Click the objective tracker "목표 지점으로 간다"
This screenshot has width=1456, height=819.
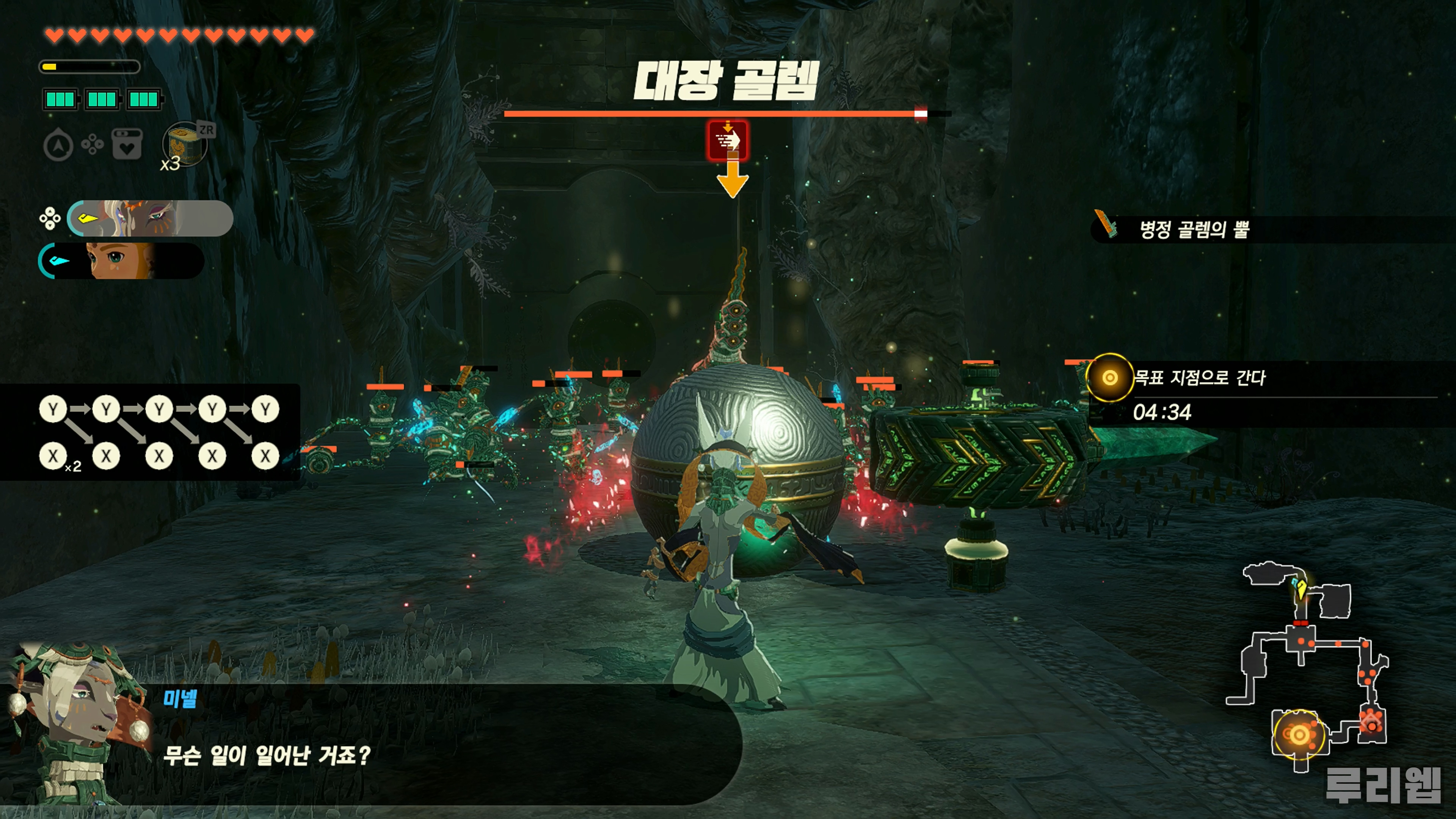[1199, 378]
